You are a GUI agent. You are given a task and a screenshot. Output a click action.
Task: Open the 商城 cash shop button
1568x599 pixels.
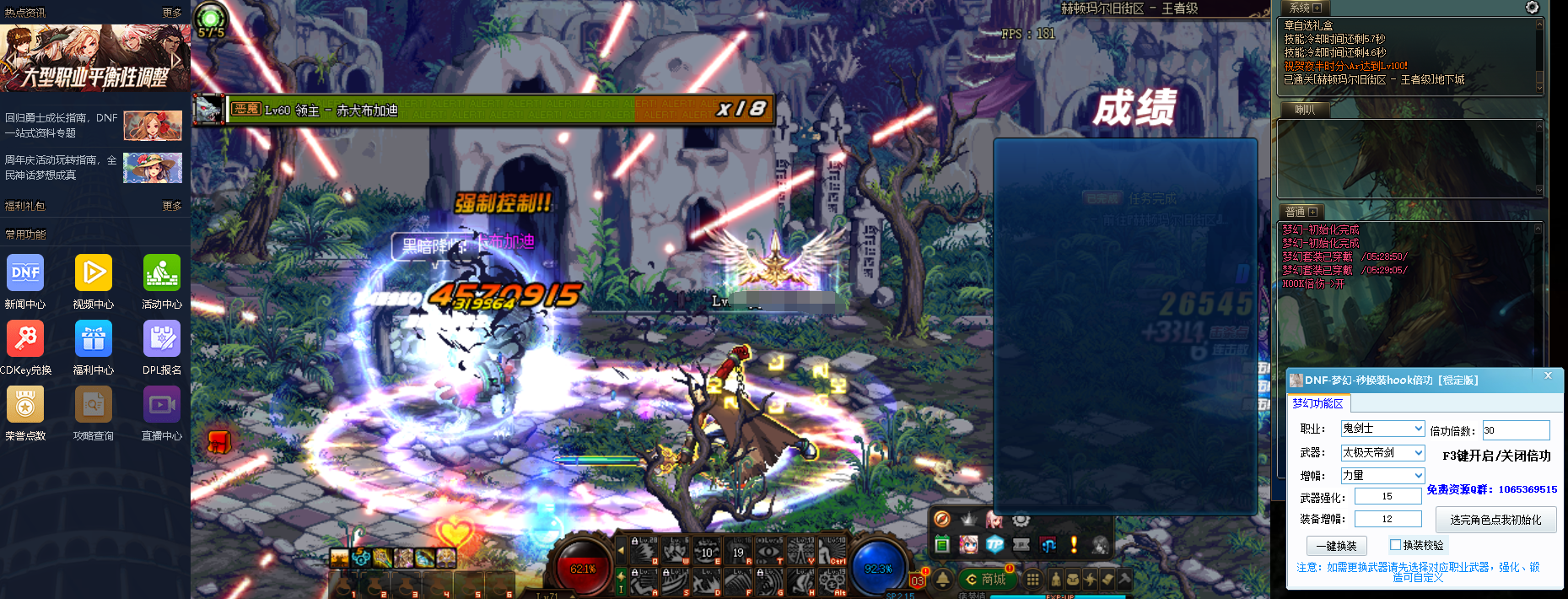click(x=987, y=580)
